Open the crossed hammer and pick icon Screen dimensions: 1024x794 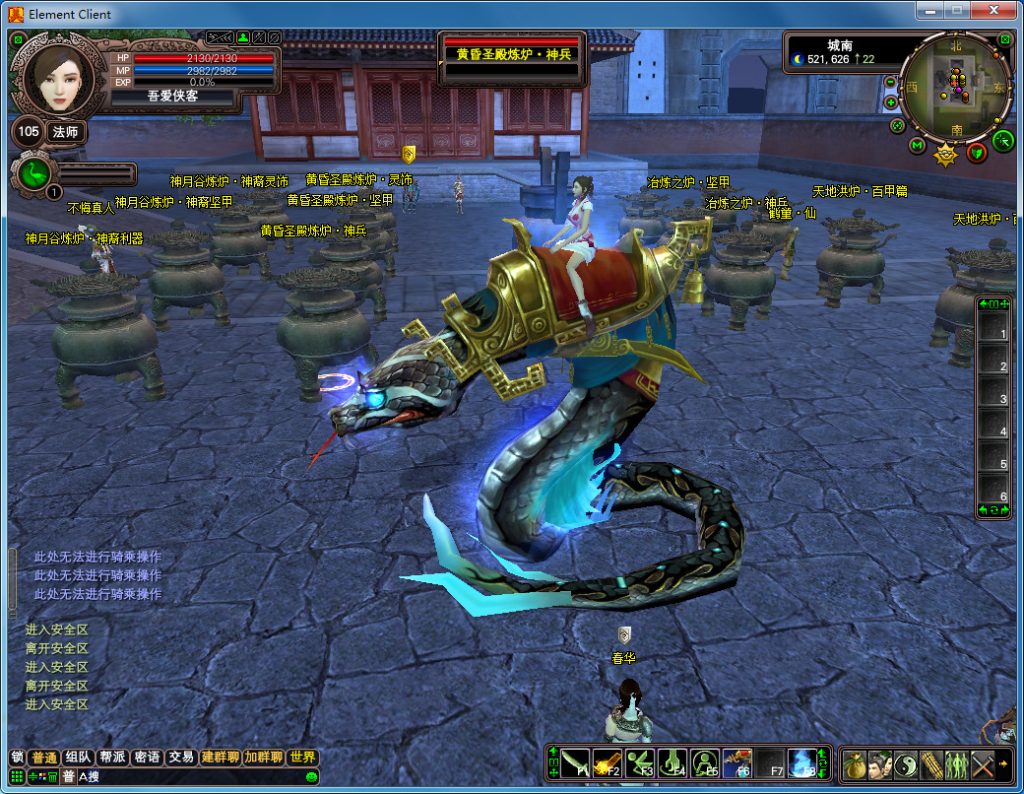click(983, 764)
